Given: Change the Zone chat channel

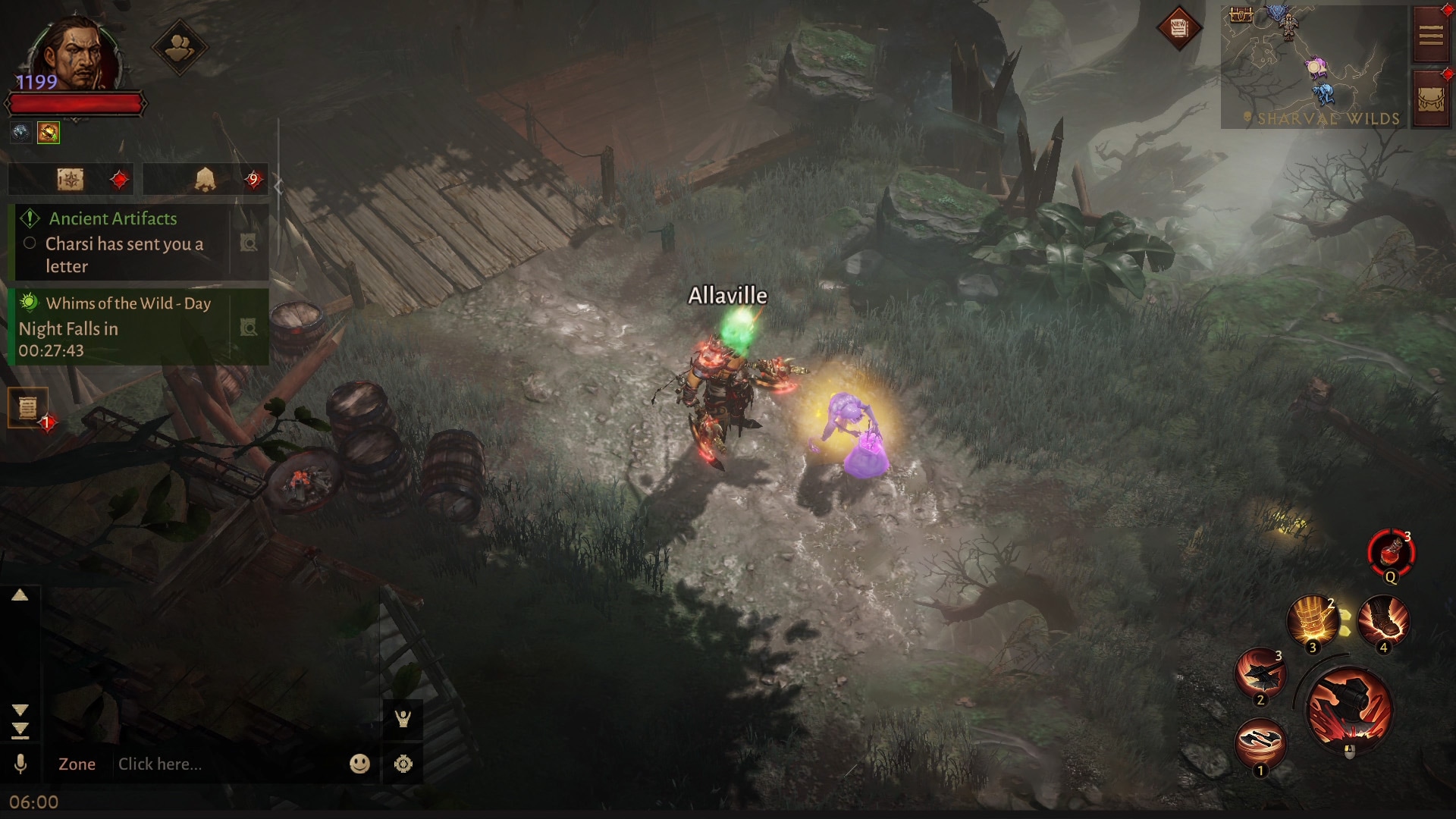Looking at the screenshot, I should coord(77,764).
